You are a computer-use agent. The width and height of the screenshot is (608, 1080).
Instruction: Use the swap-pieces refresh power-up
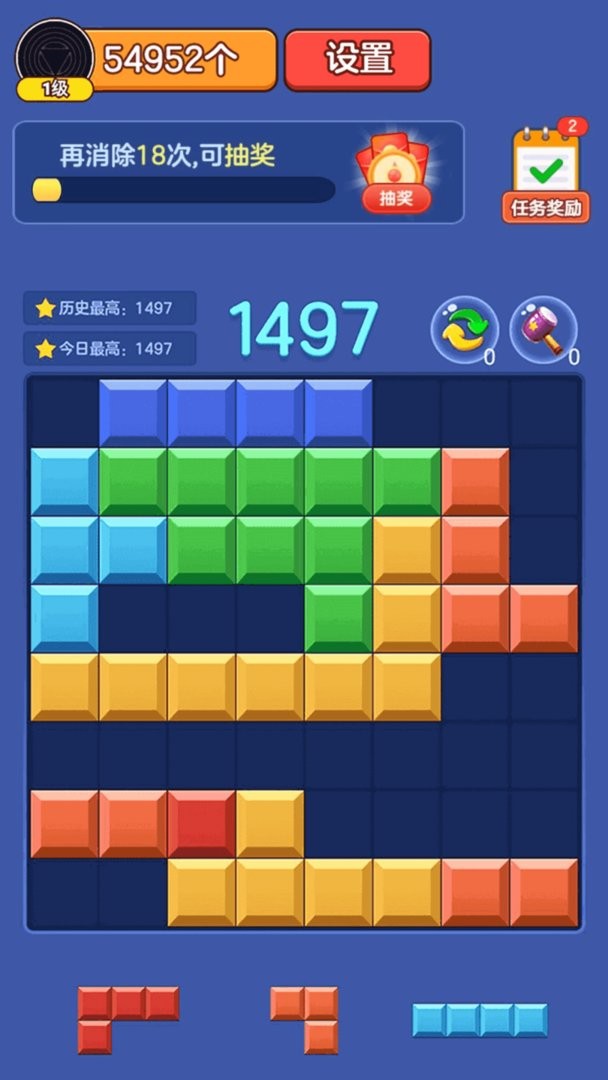click(x=464, y=329)
